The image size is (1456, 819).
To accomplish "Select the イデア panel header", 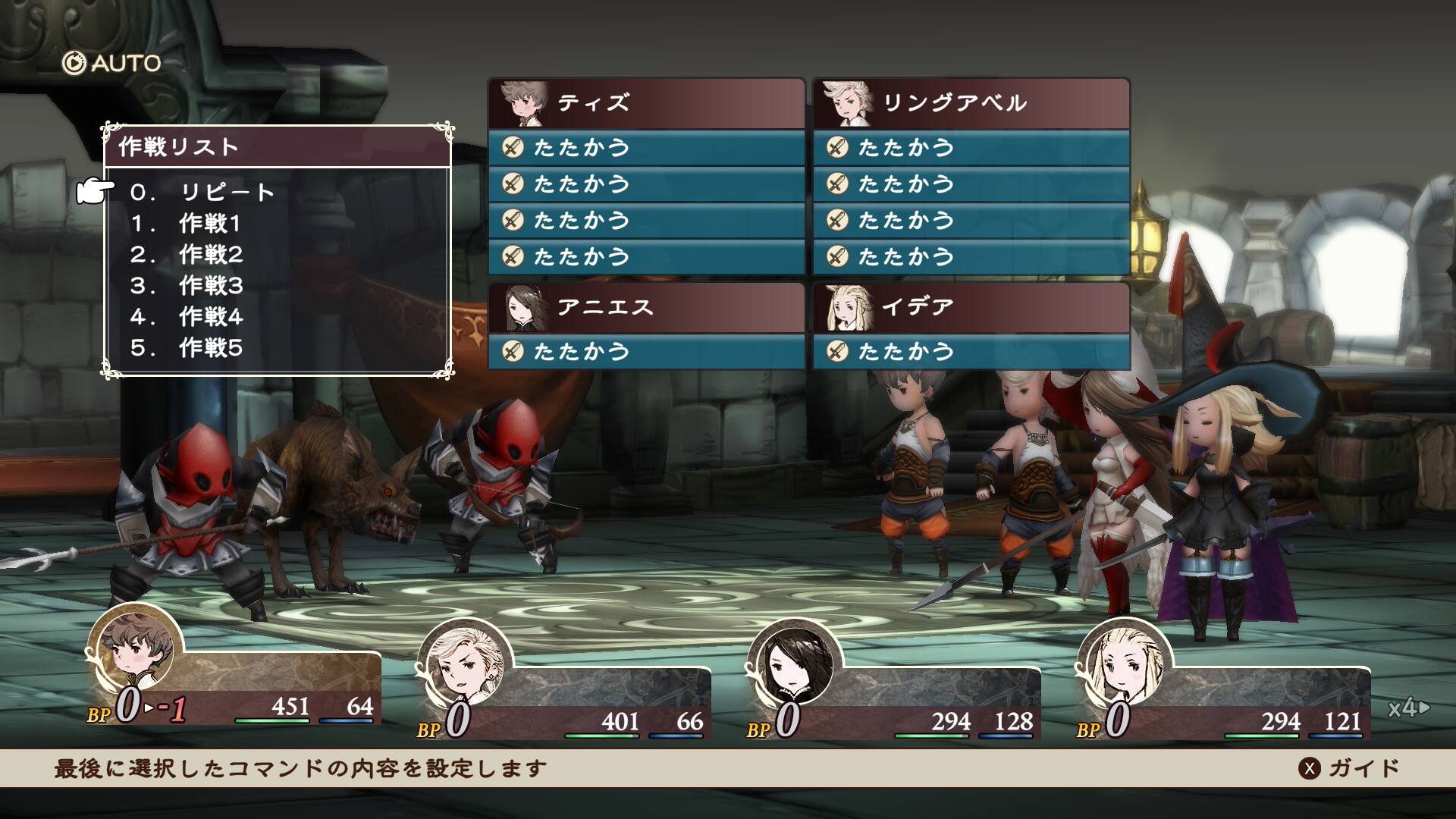I will (x=971, y=308).
